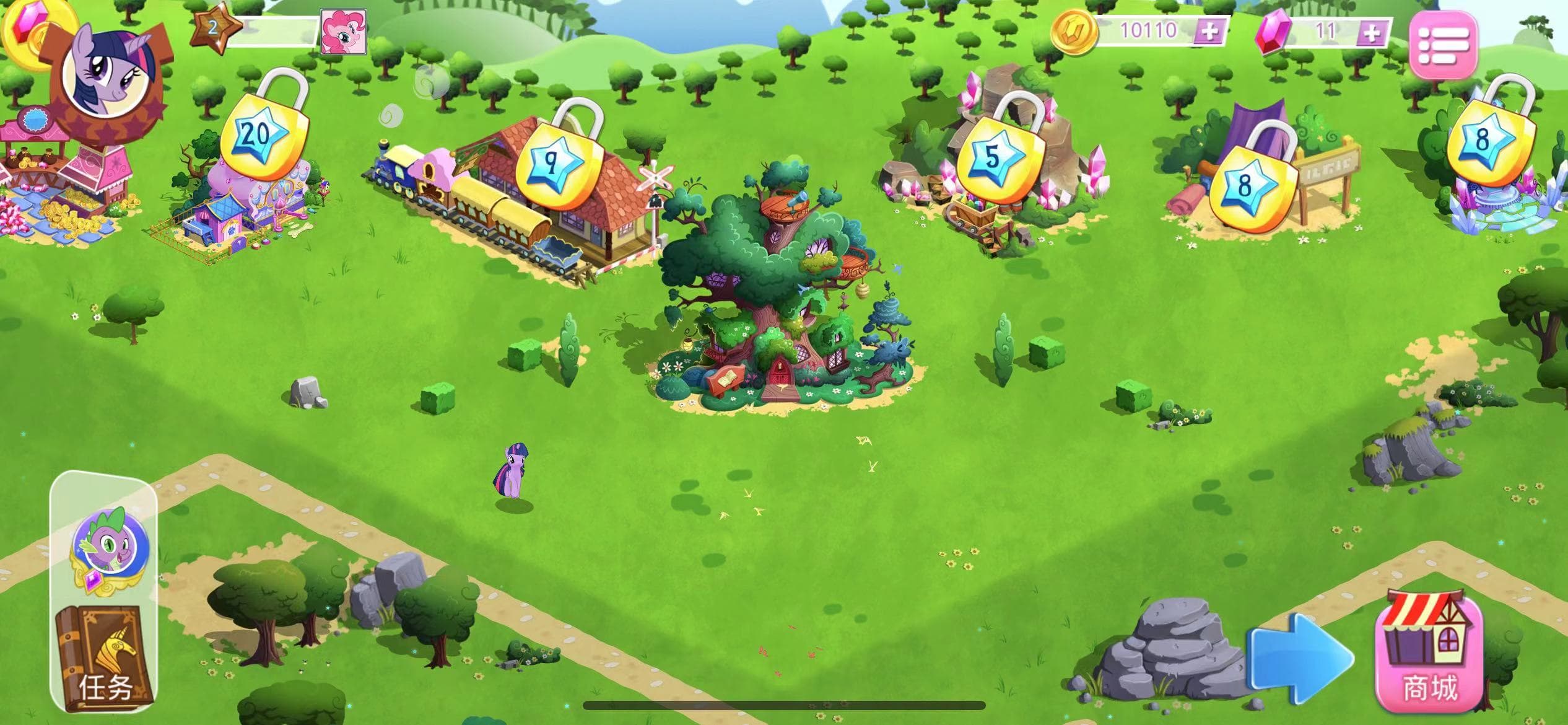Open the pink list menu
1568x725 pixels.
(x=1443, y=44)
